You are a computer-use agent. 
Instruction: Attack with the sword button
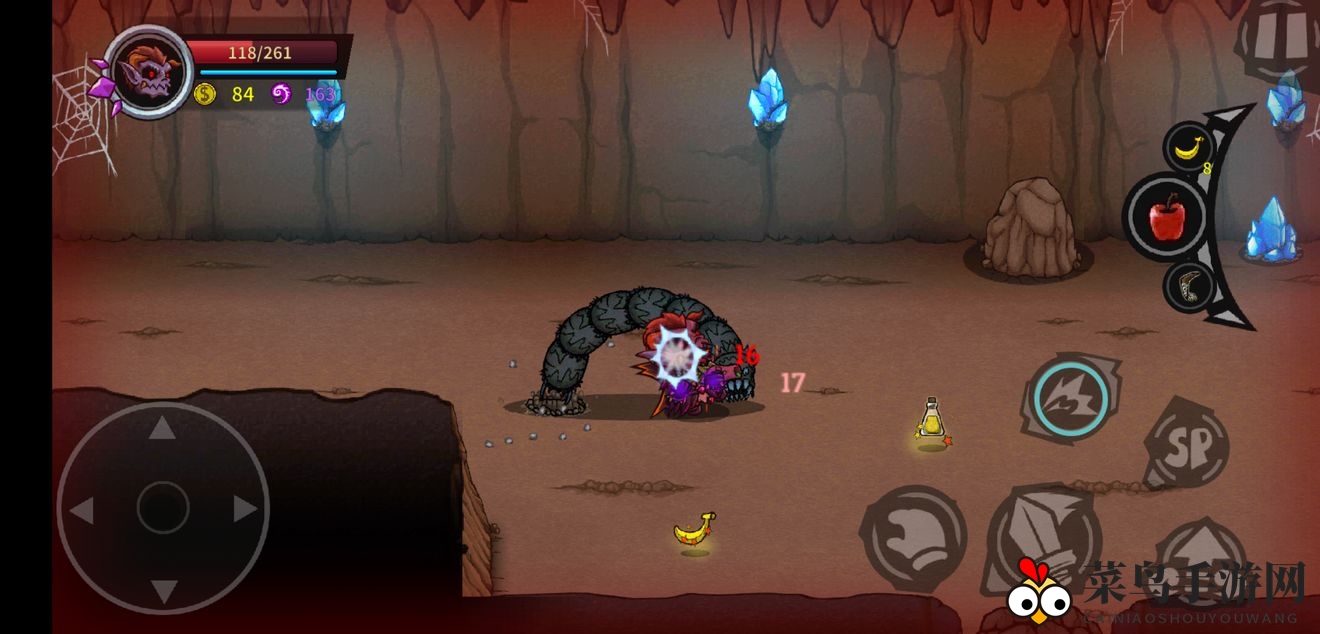point(1043,541)
